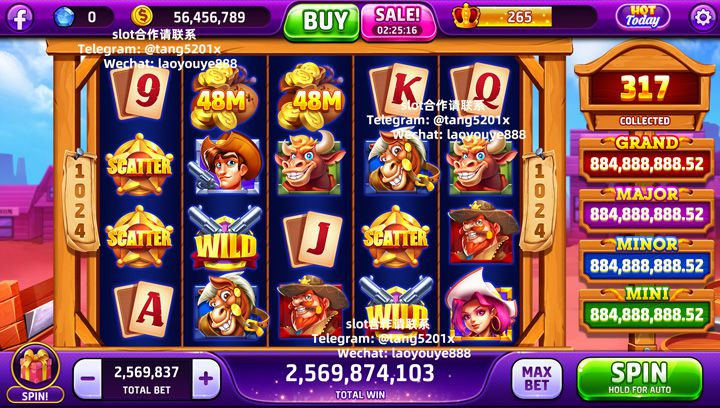
Task: Click the crown VIP points bar
Action: tap(503, 17)
